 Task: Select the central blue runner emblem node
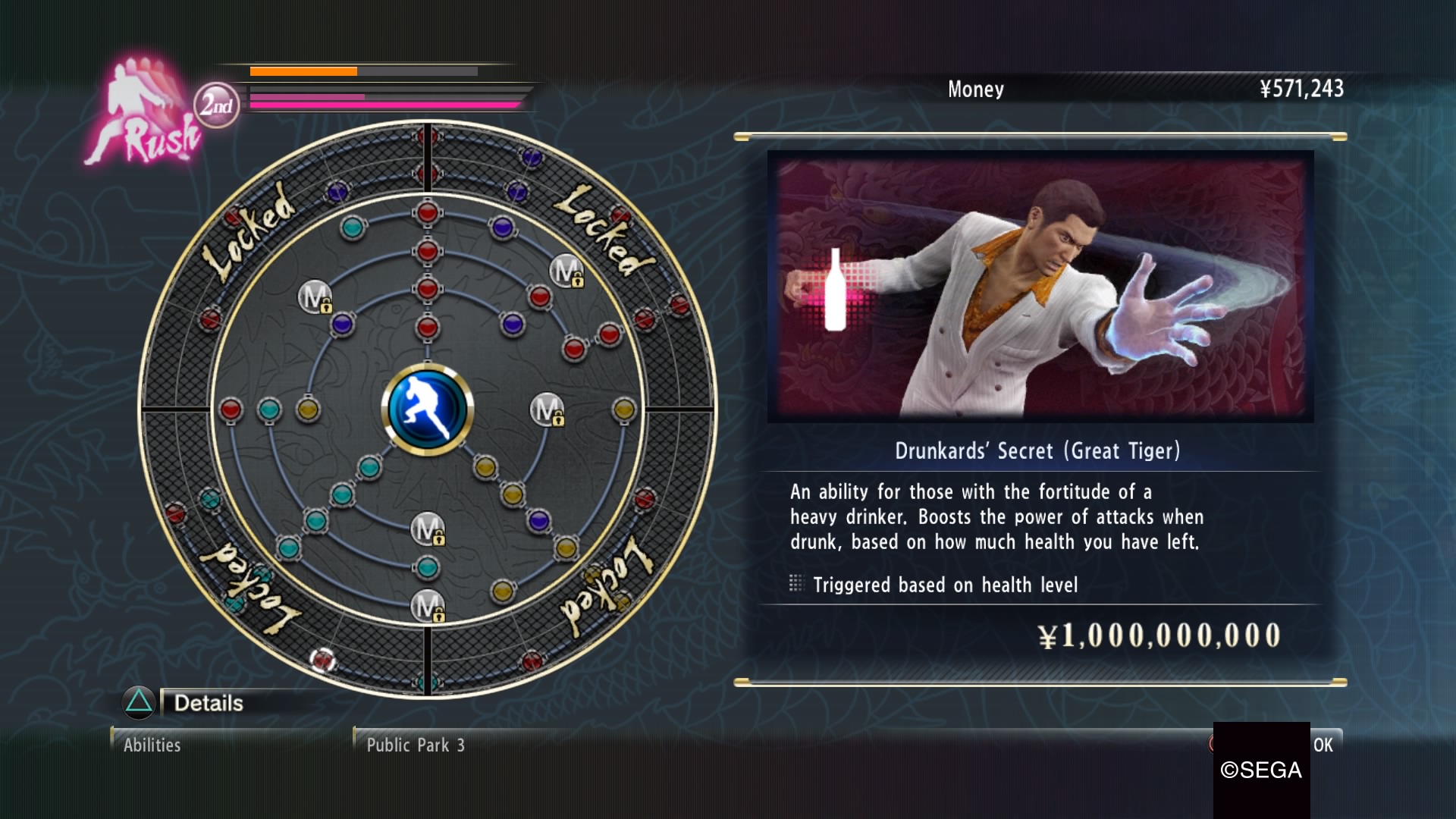(427, 409)
